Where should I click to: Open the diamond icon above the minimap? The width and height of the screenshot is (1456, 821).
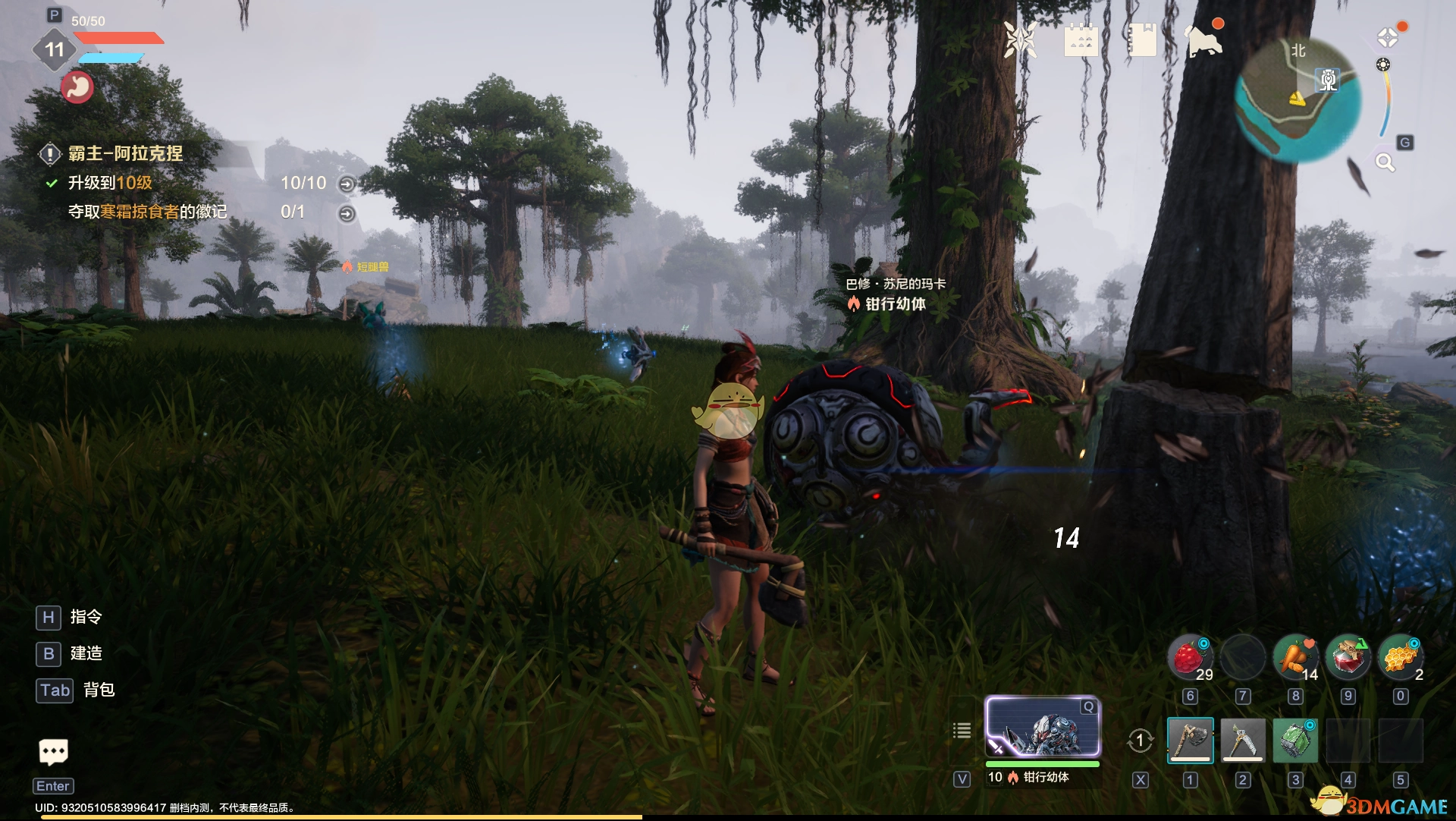(x=1387, y=37)
